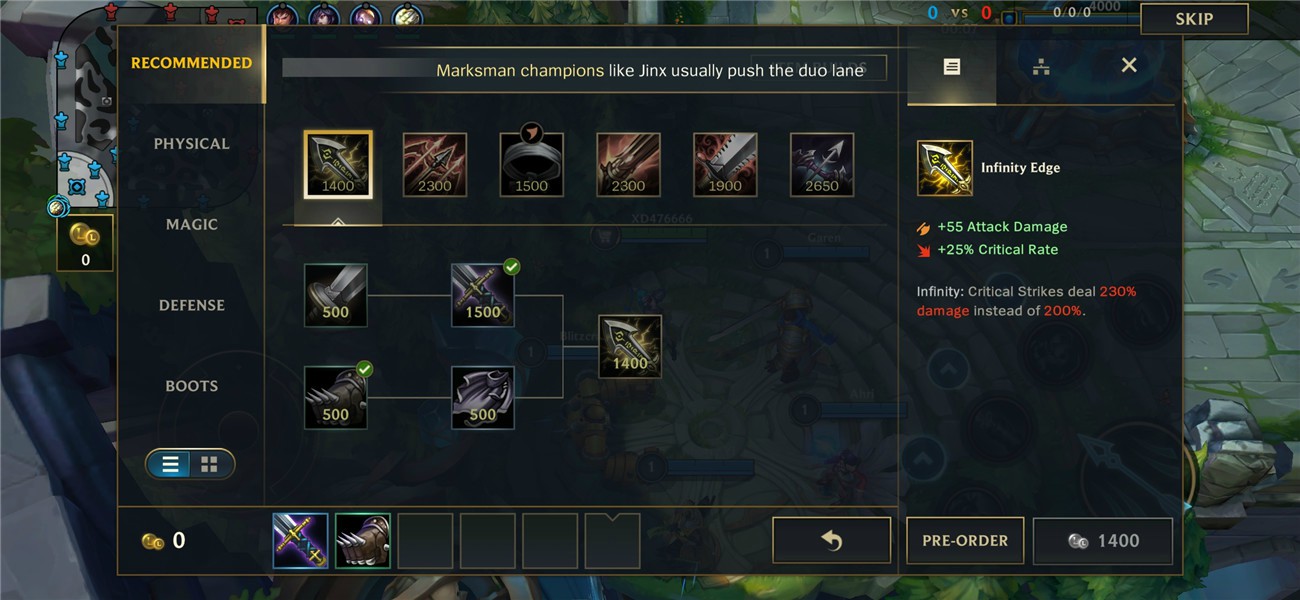The height and width of the screenshot is (600, 1300).
Task: Undo the last purchase with the arrow button
Action: click(831, 541)
